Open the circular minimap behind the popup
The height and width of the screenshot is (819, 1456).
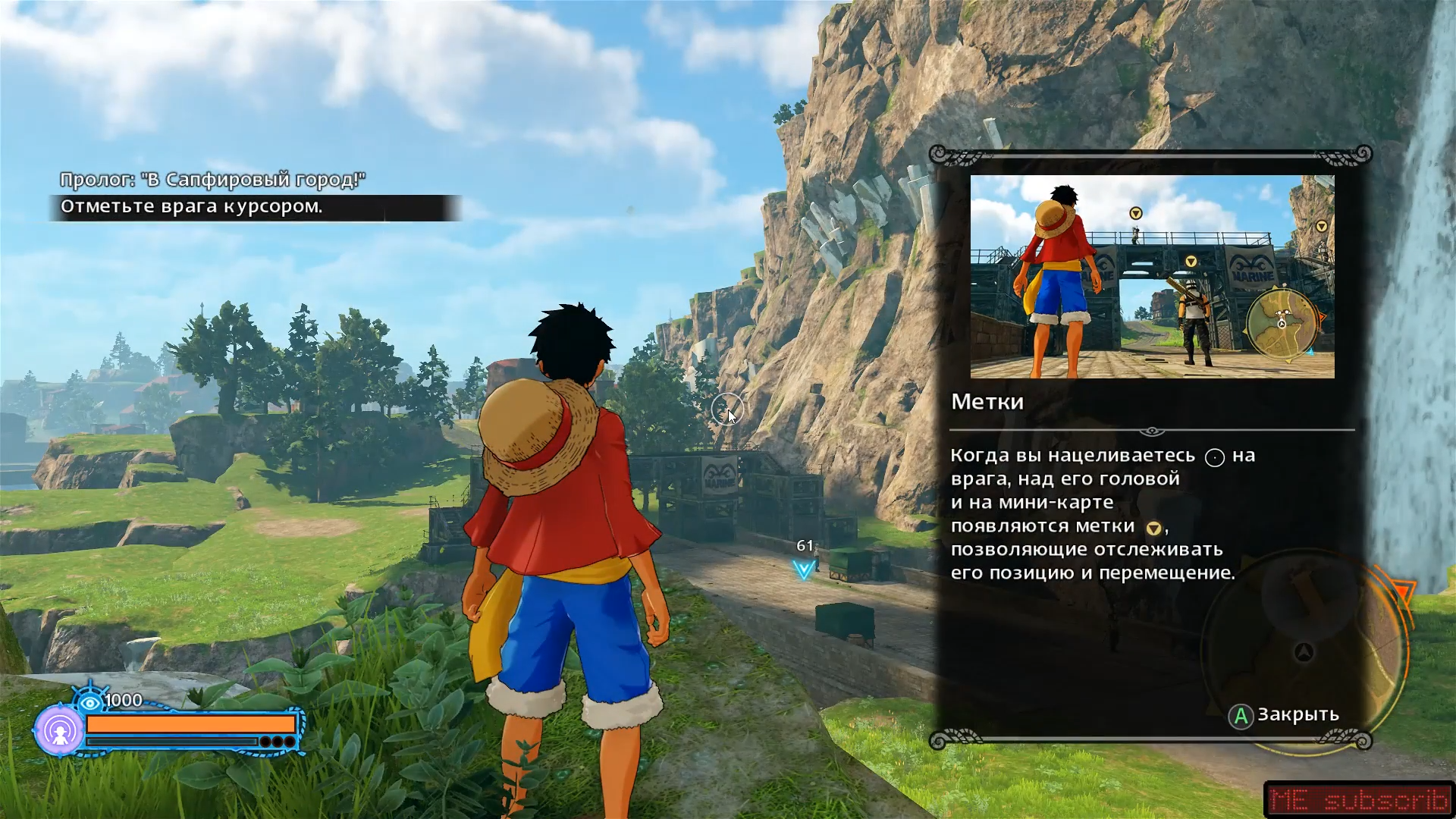[x=1304, y=651]
